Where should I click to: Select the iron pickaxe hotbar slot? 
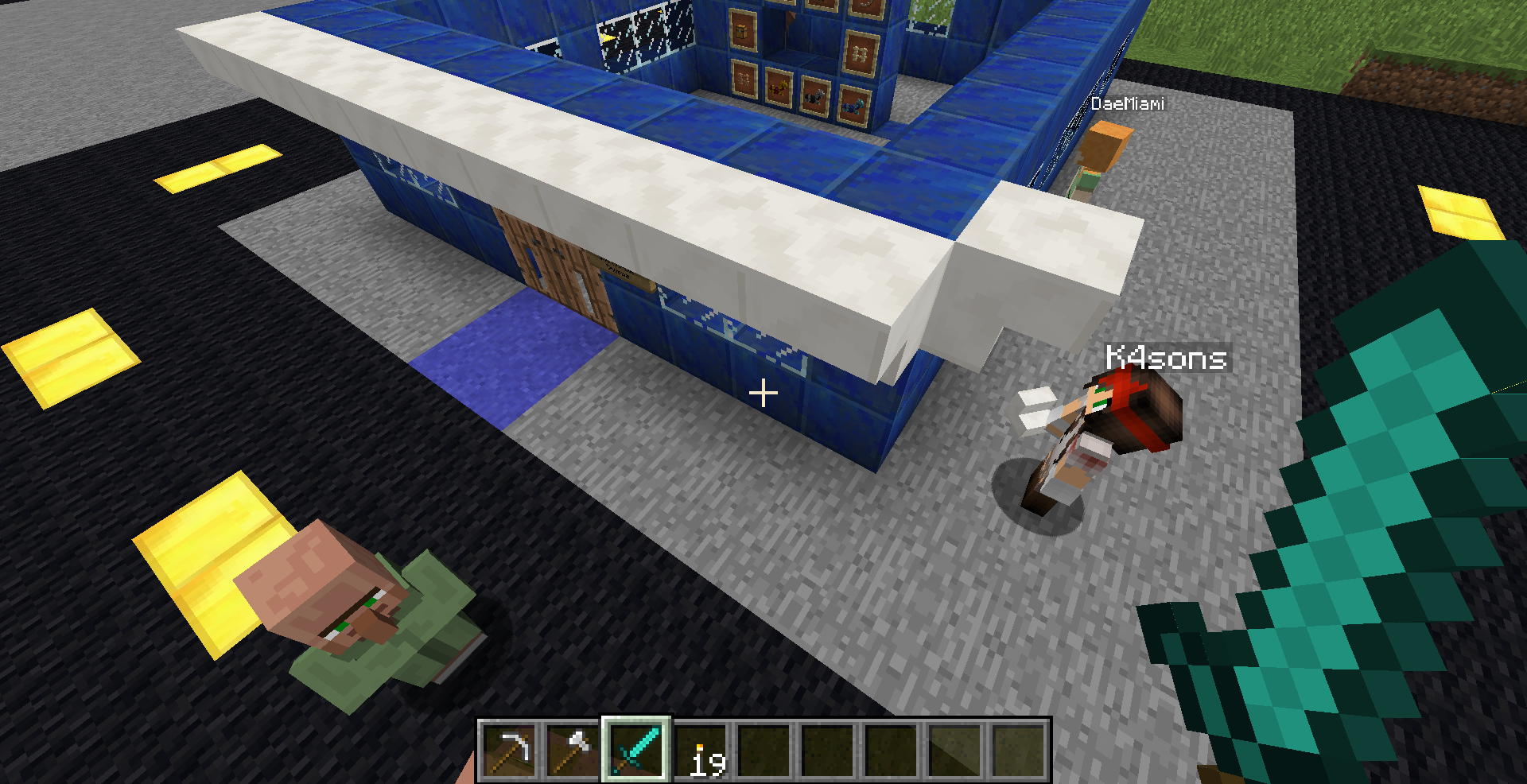(510, 750)
